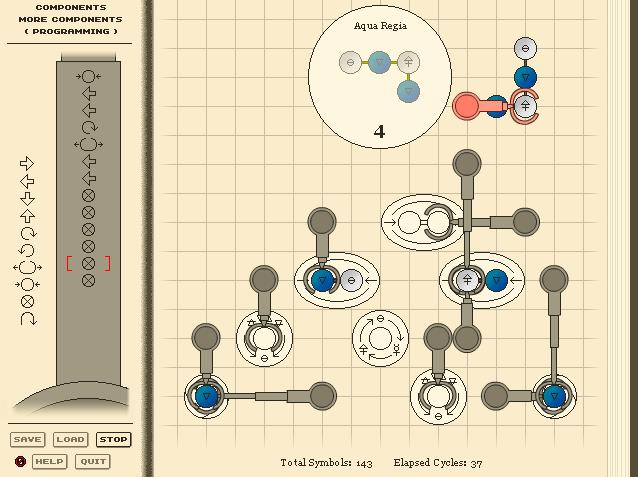Stop the running simulation
Viewport: 638px width, 477px height.
click(113, 439)
